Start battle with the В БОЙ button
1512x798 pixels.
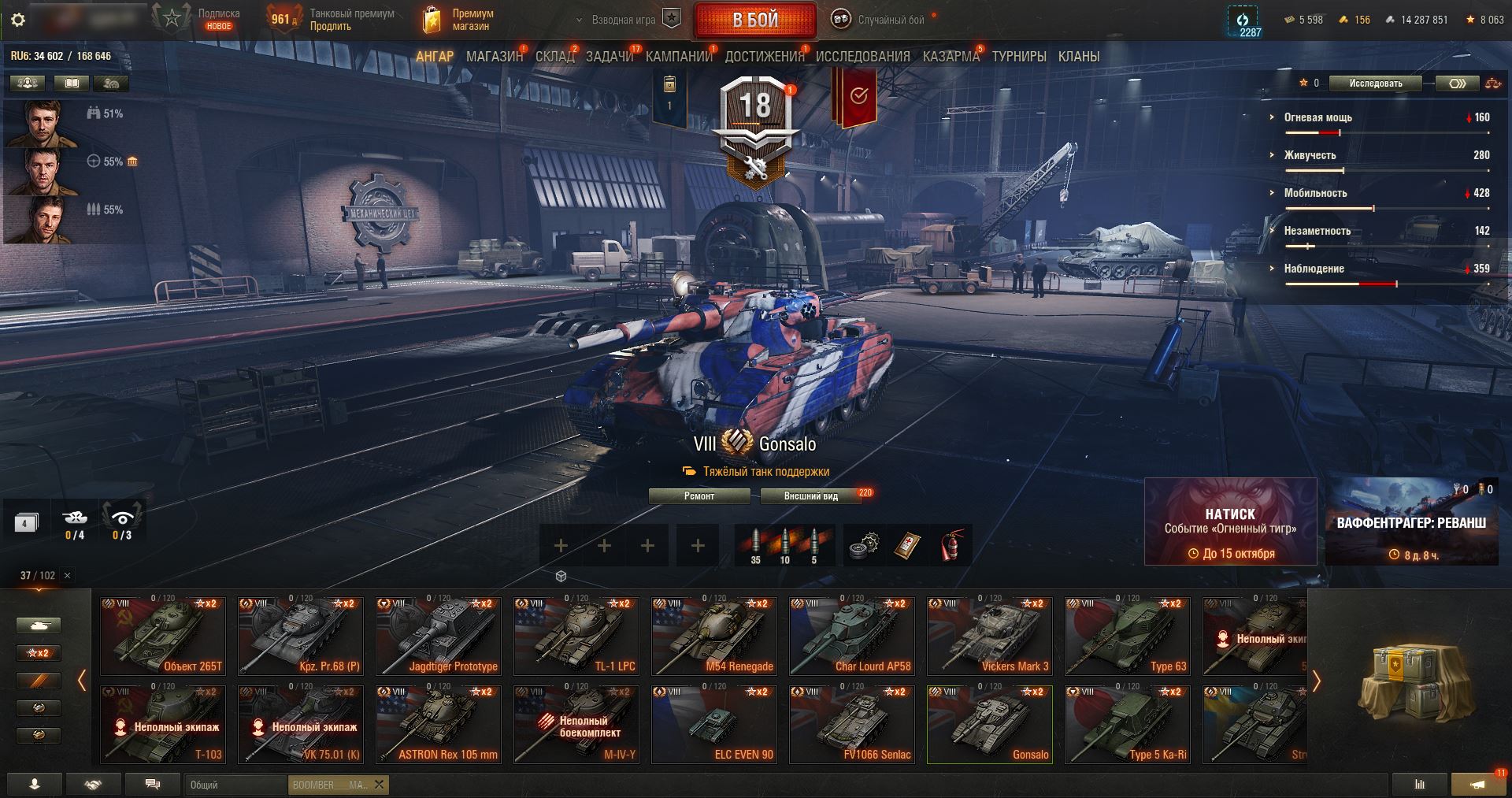pos(754,20)
